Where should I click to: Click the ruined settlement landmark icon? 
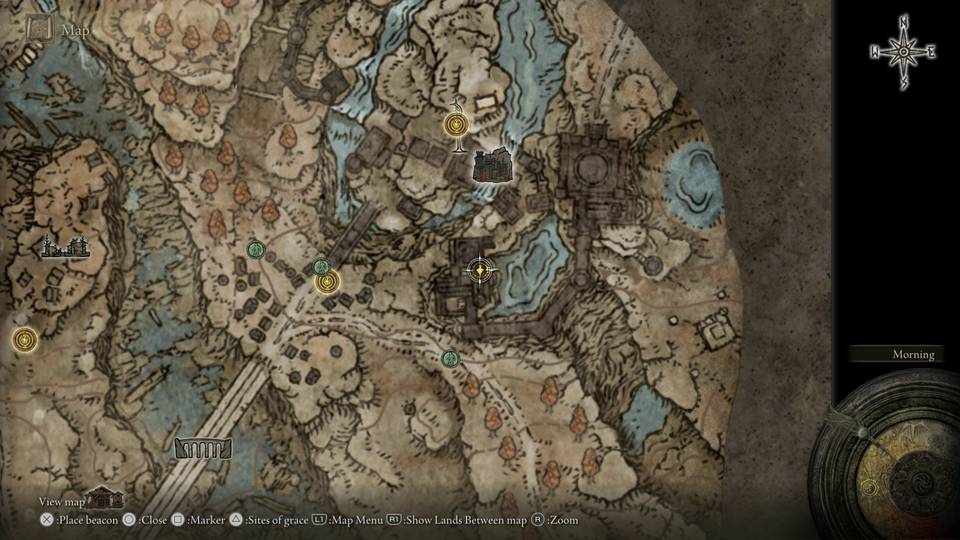(65, 246)
